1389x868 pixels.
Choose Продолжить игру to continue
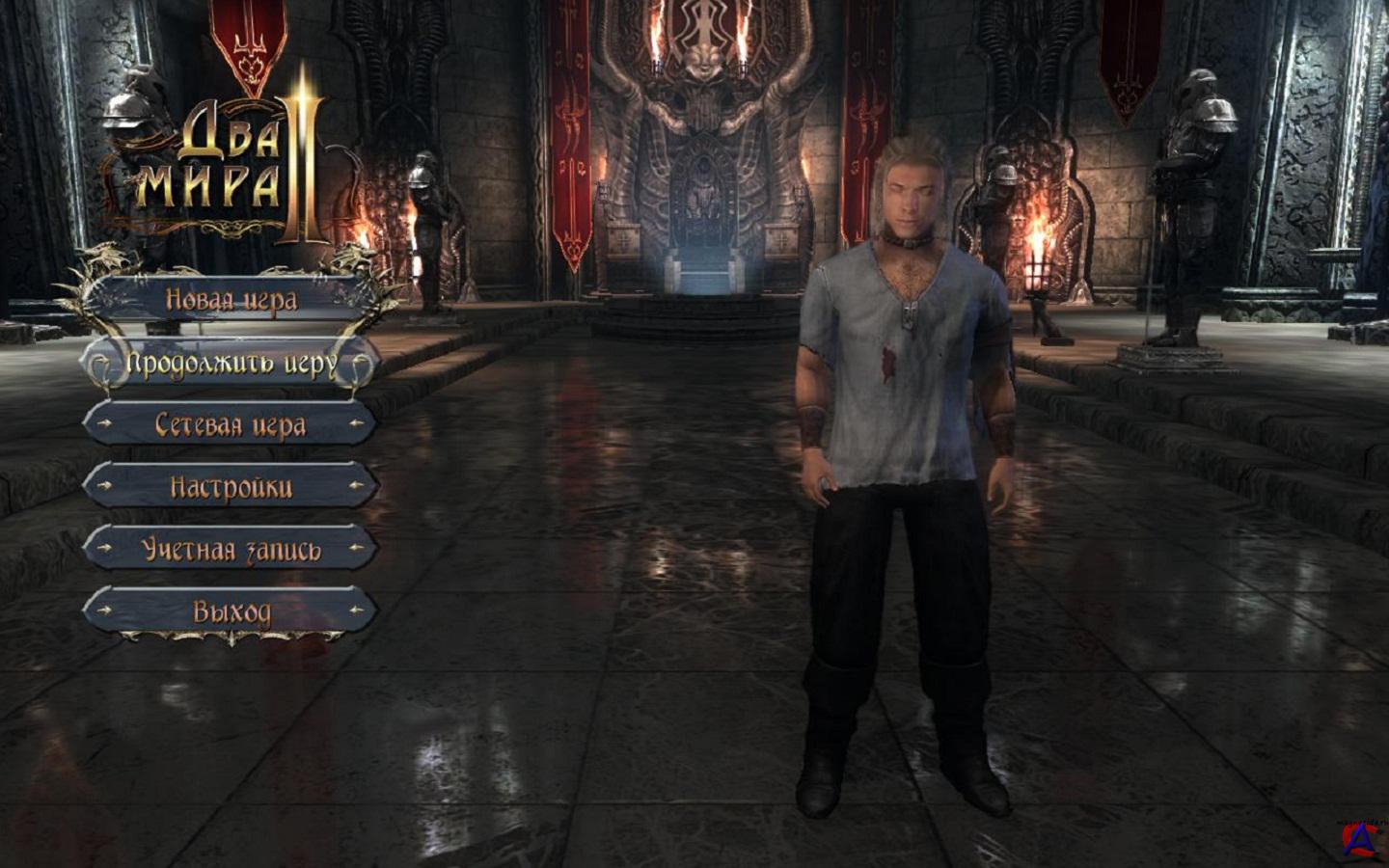coord(230,364)
